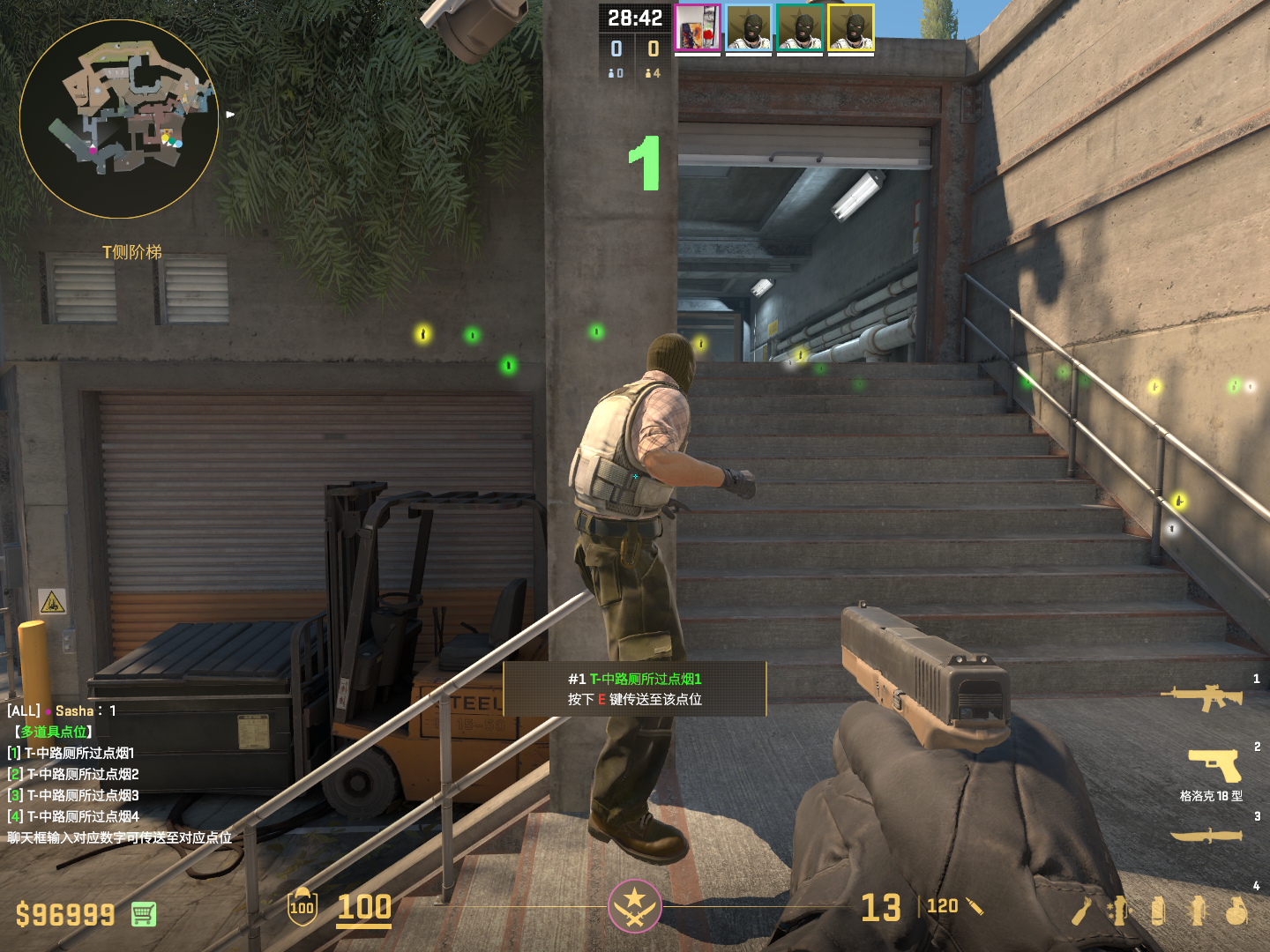Click the terrorist team emblem at bottom center
This screenshot has height=952, width=1270.
(634, 906)
